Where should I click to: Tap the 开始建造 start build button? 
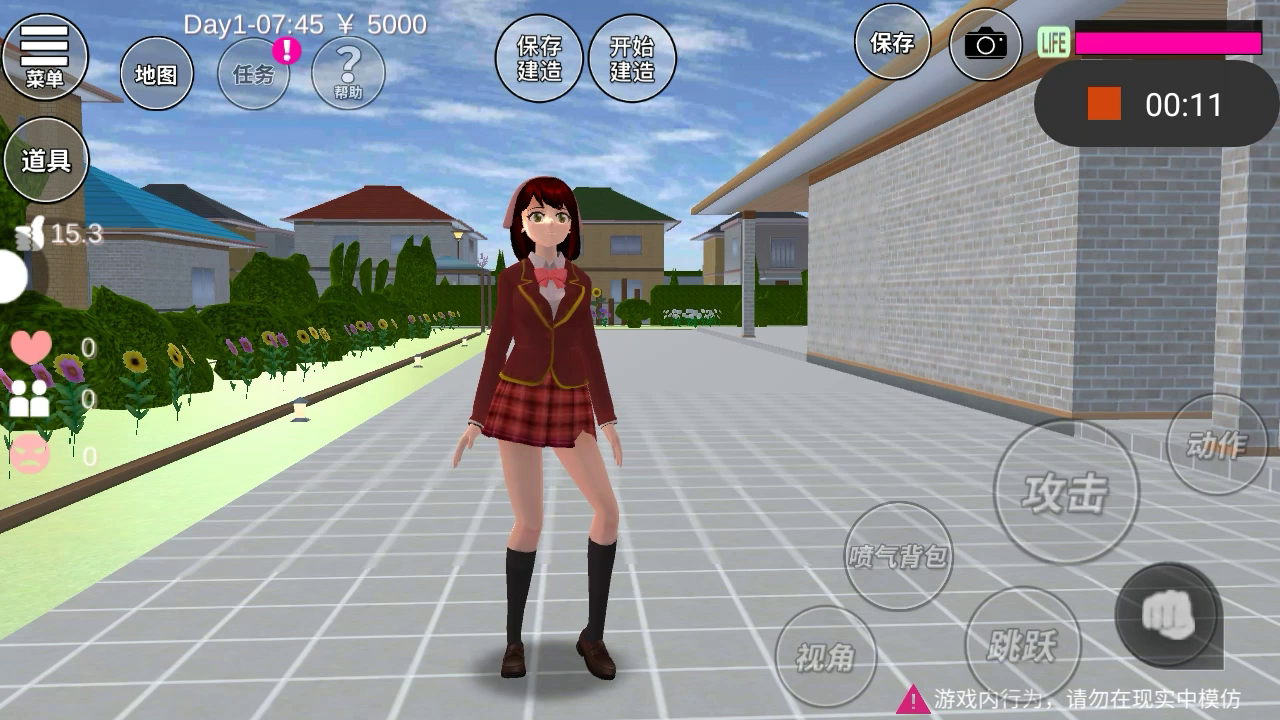coord(632,58)
